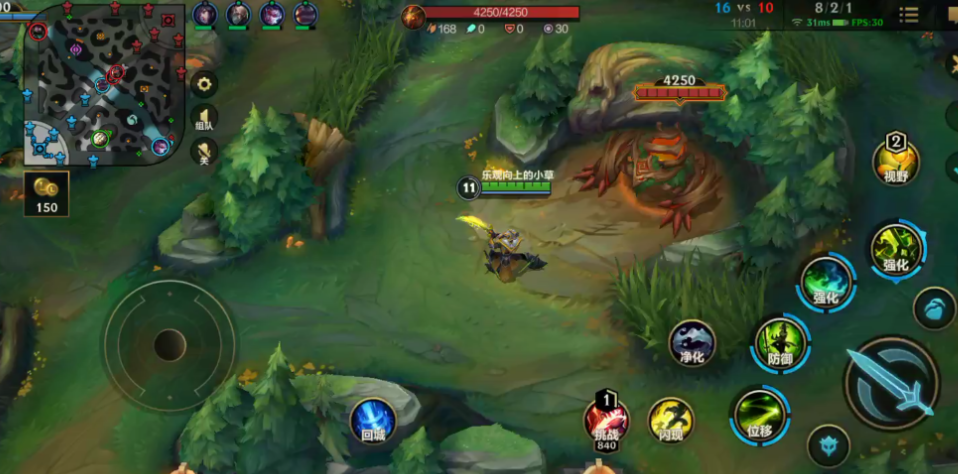
Task: Select the monster-head target button below the attack
Action: point(828,445)
